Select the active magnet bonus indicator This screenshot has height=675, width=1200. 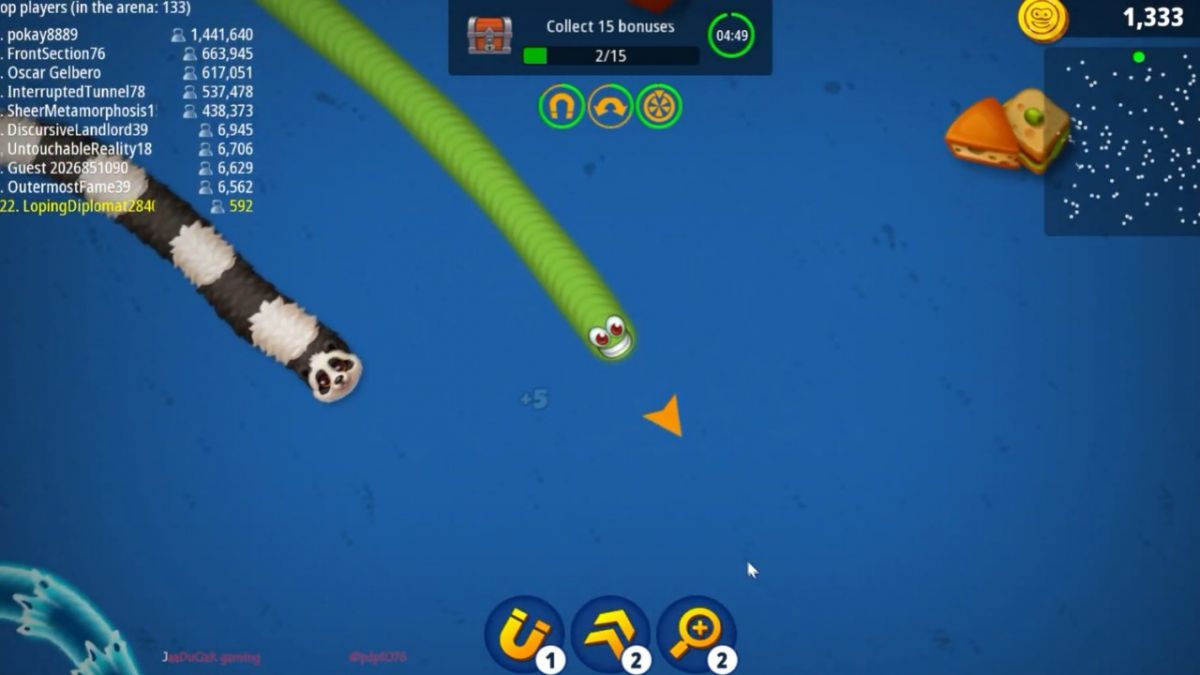pyautogui.click(x=561, y=106)
